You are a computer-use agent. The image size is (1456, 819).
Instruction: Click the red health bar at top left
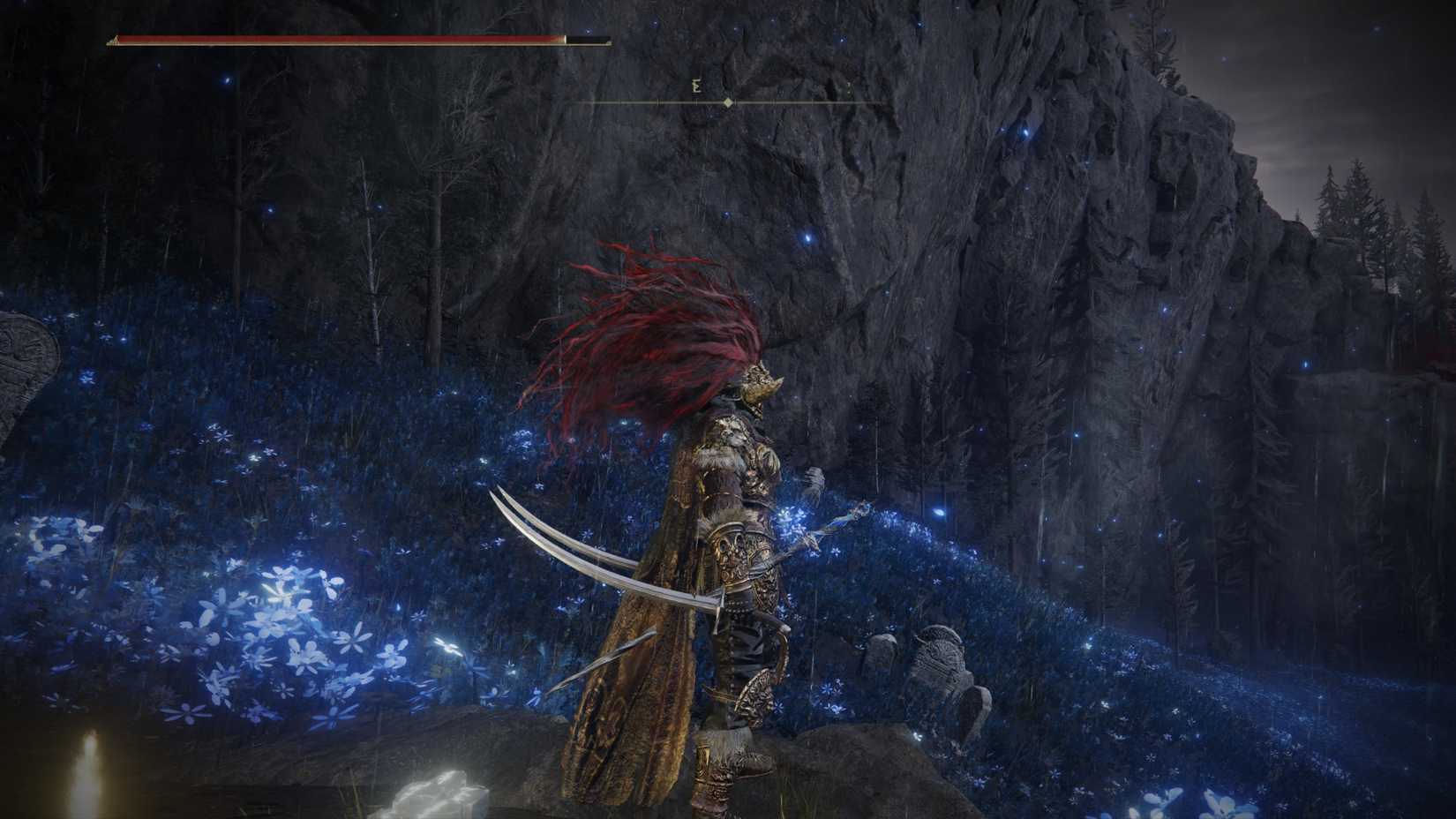coord(335,40)
